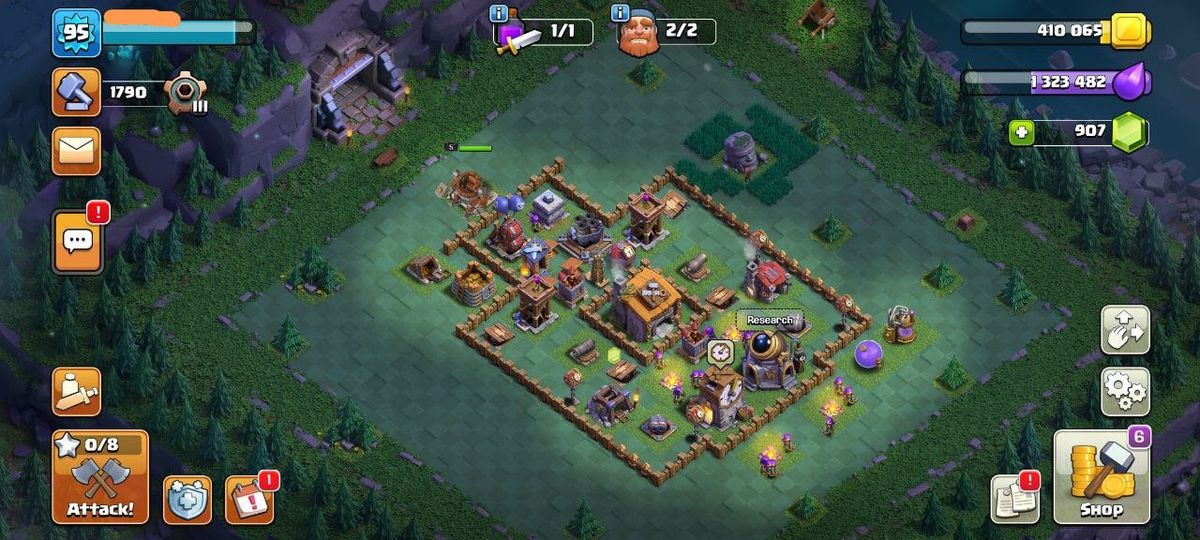Show info for the 1/1 sword counter
The height and width of the screenshot is (540, 1200).
coord(499,13)
